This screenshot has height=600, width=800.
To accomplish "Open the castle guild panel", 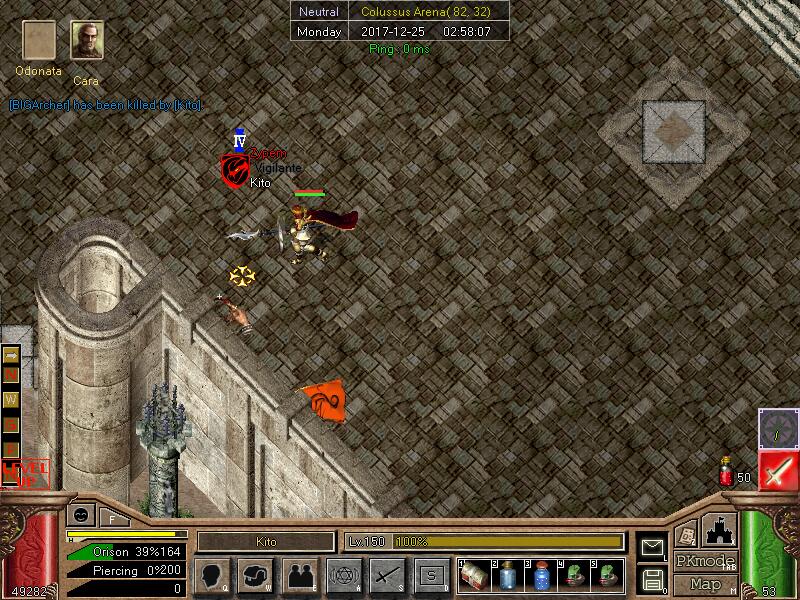I will pyautogui.click(x=721, y=531).
